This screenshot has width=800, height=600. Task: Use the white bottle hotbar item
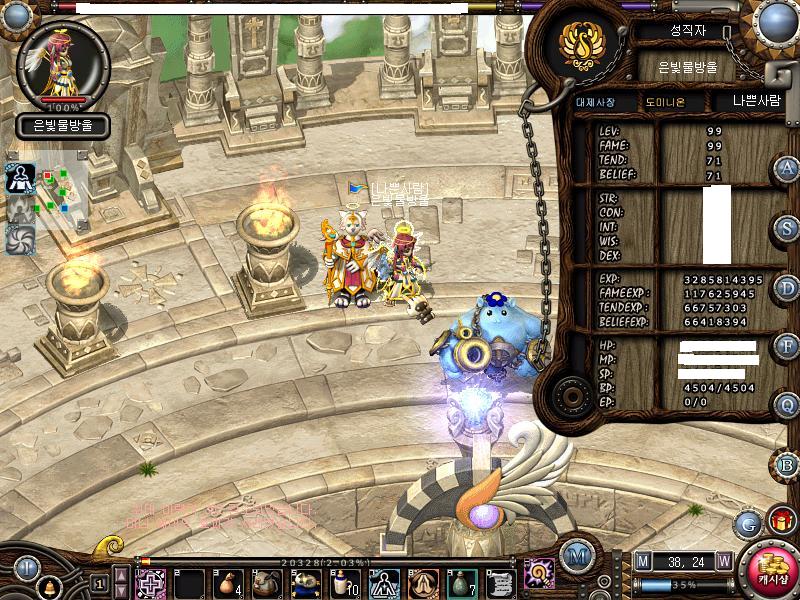point(345,583)
